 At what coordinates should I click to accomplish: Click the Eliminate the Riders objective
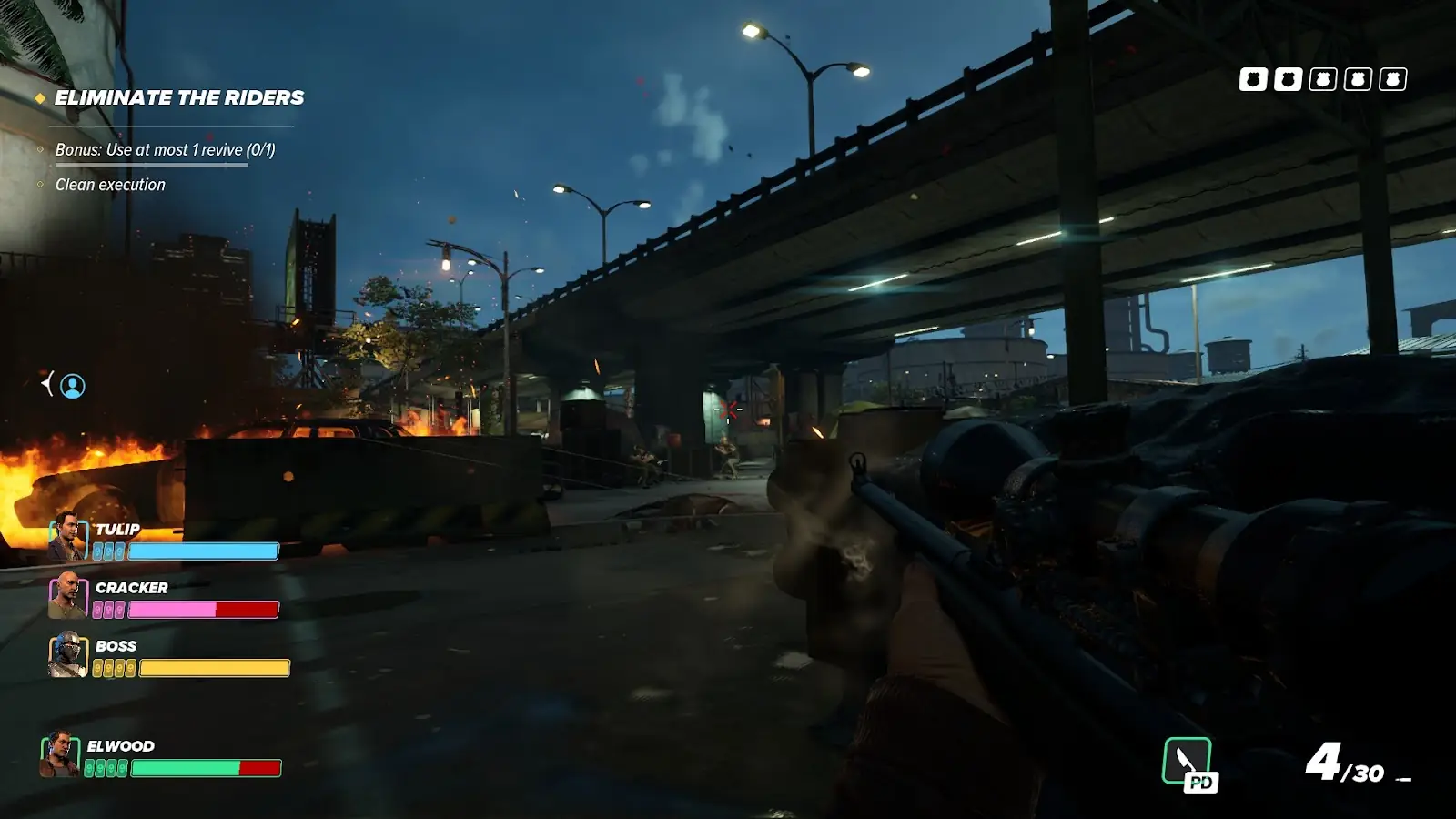(x=178, y=97)
